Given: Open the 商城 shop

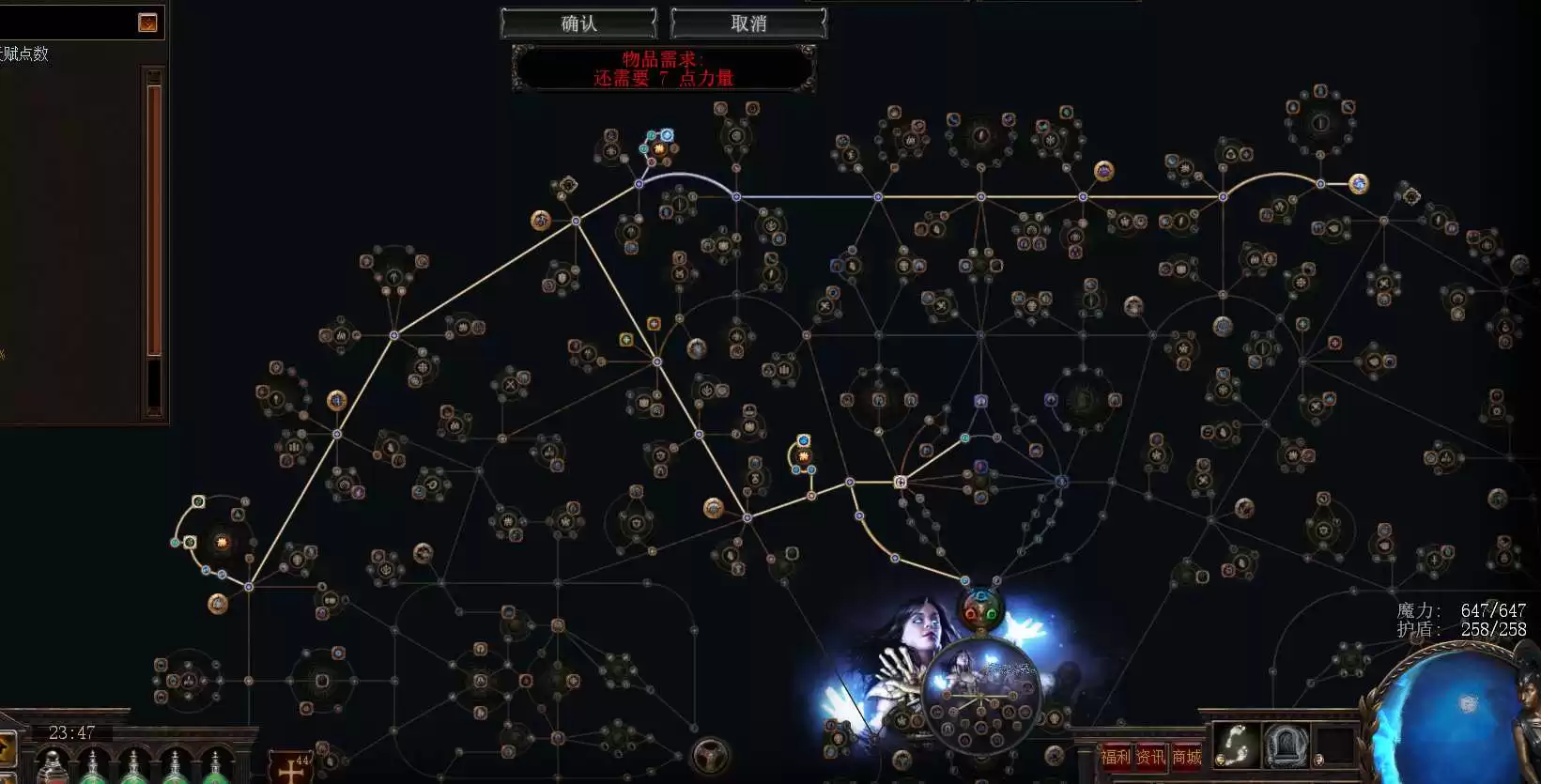Looking at the screenshot, I should [1186, 757].
